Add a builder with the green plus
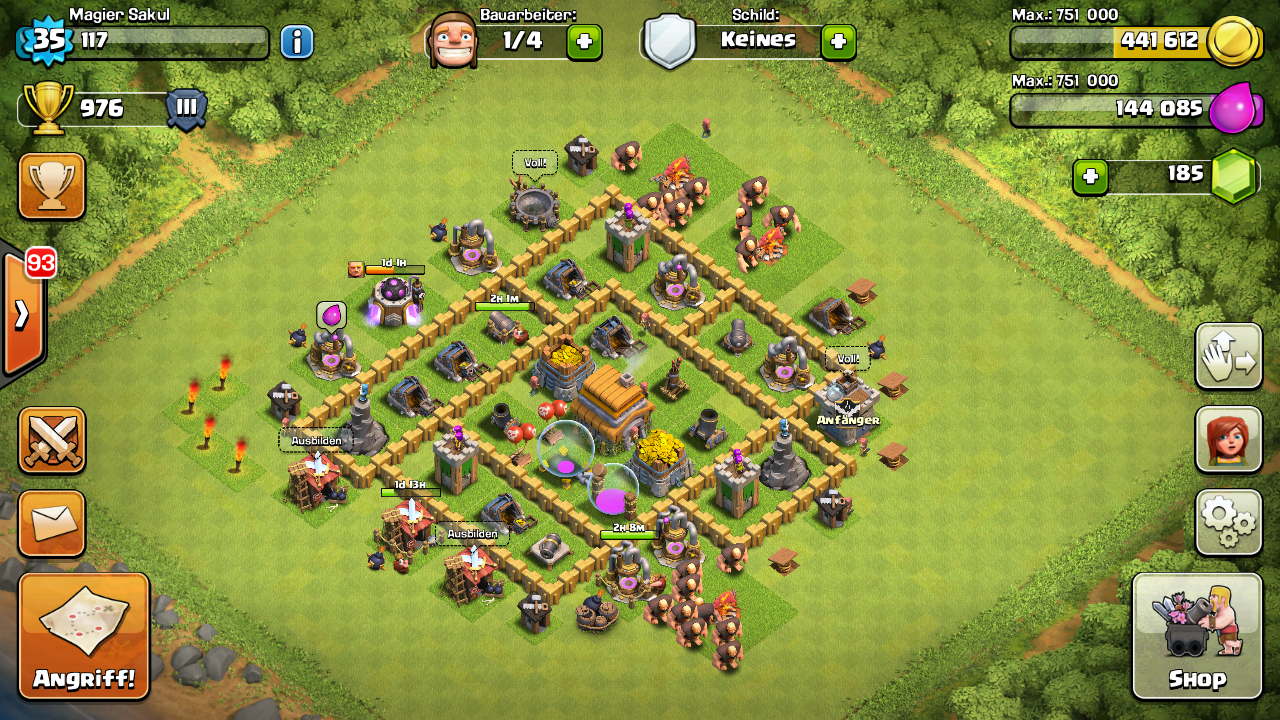The image size is (1280, 720). (x=584, y=41)
